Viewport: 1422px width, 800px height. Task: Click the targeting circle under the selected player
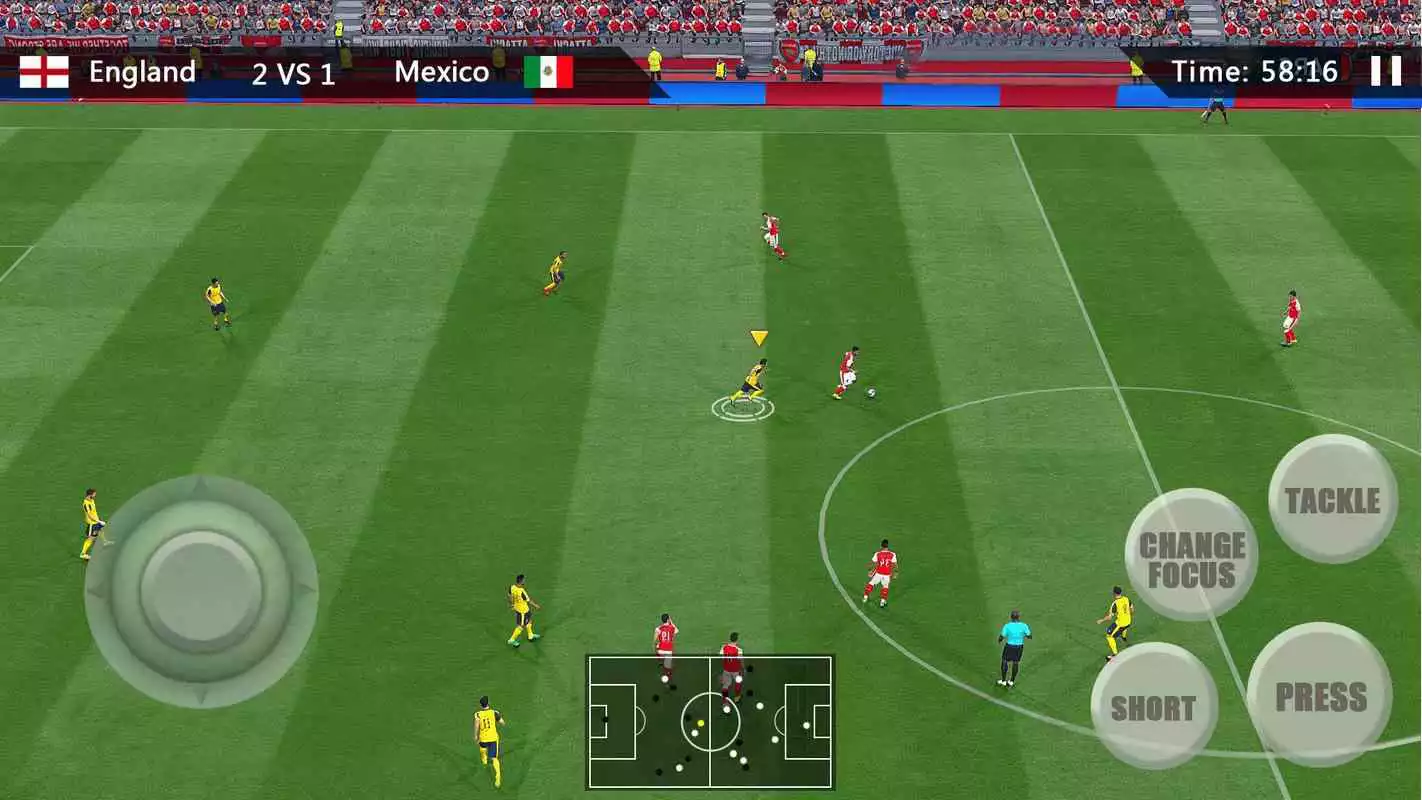(745, 408)
